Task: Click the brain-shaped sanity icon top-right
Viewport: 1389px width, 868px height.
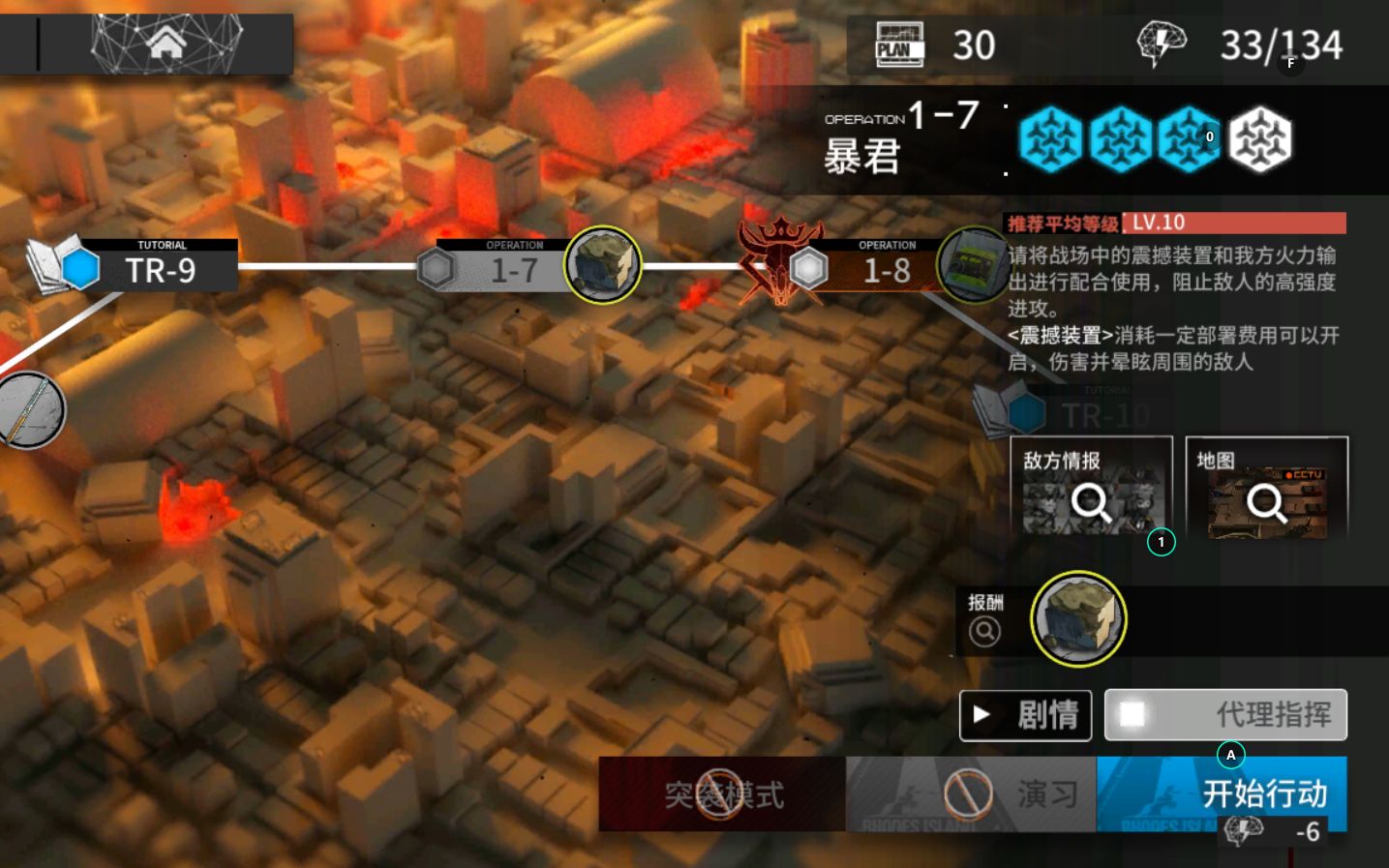Action: tap(1161, 43)
